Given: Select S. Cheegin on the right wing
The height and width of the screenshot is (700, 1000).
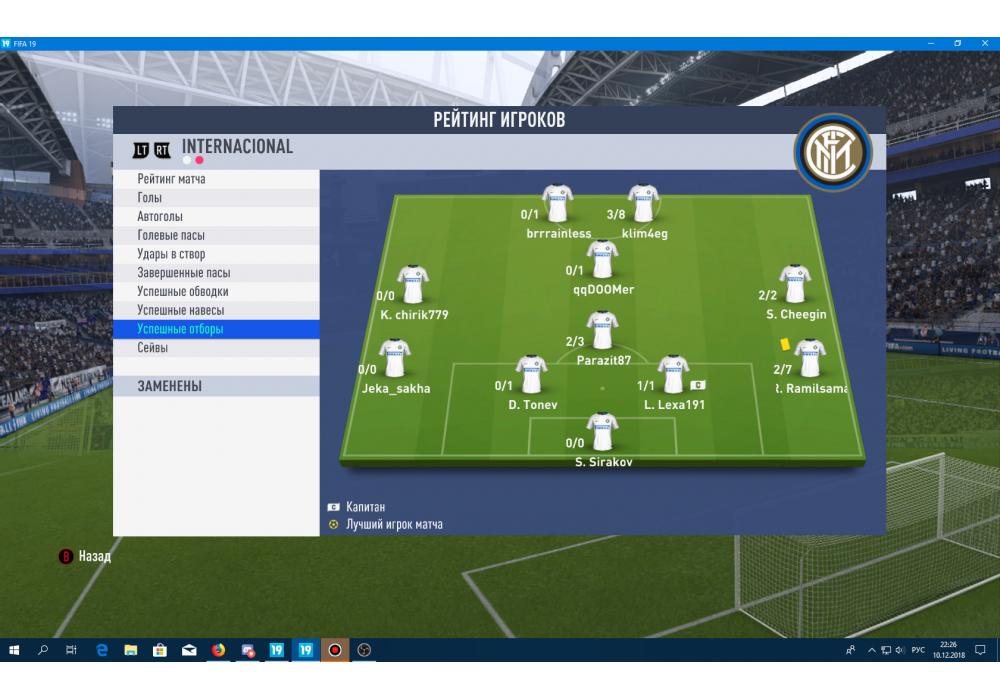Looking at the screenshot, I should point(795,284).
